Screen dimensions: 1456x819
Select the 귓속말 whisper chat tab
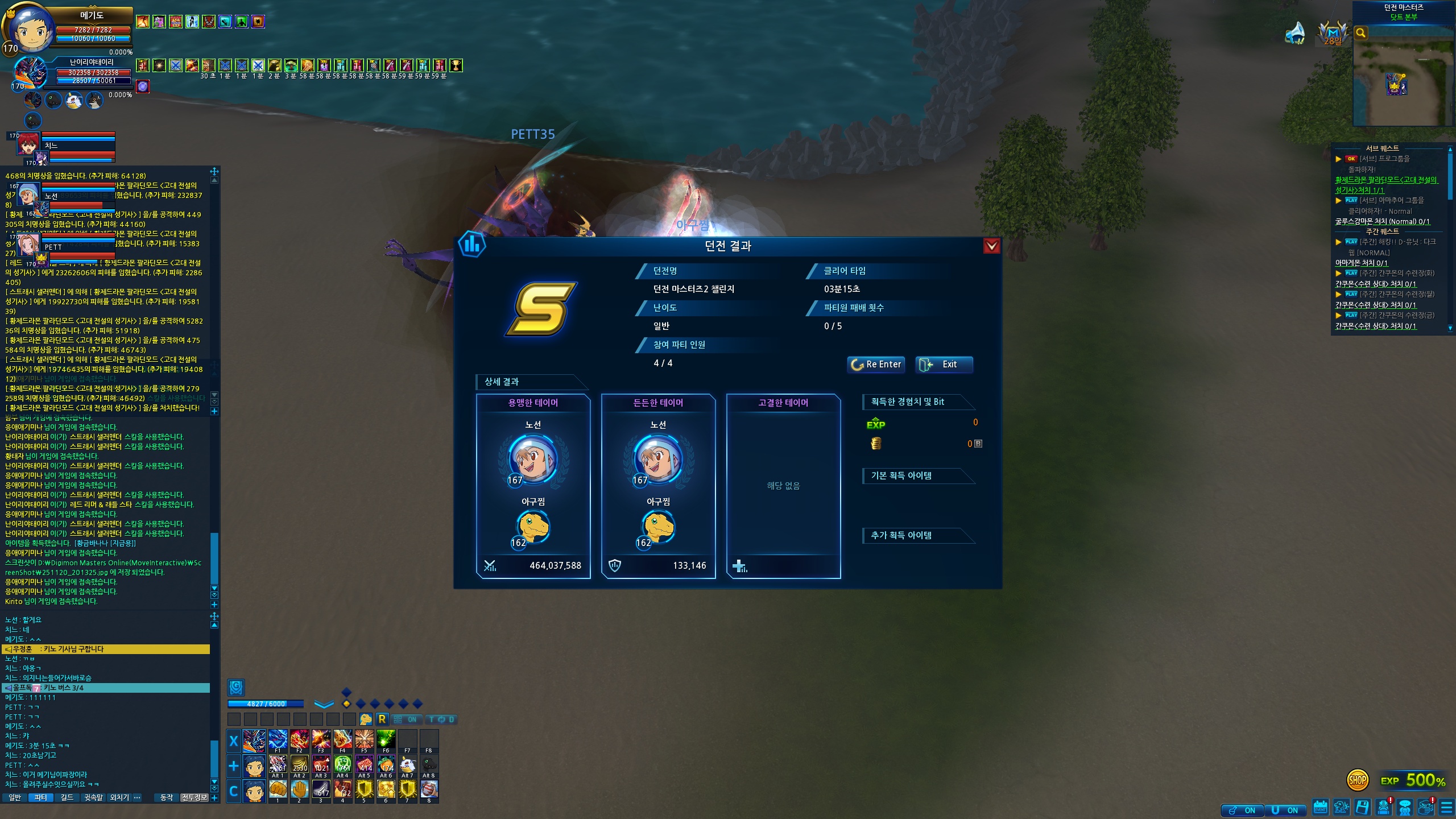[x=94, y=797]
